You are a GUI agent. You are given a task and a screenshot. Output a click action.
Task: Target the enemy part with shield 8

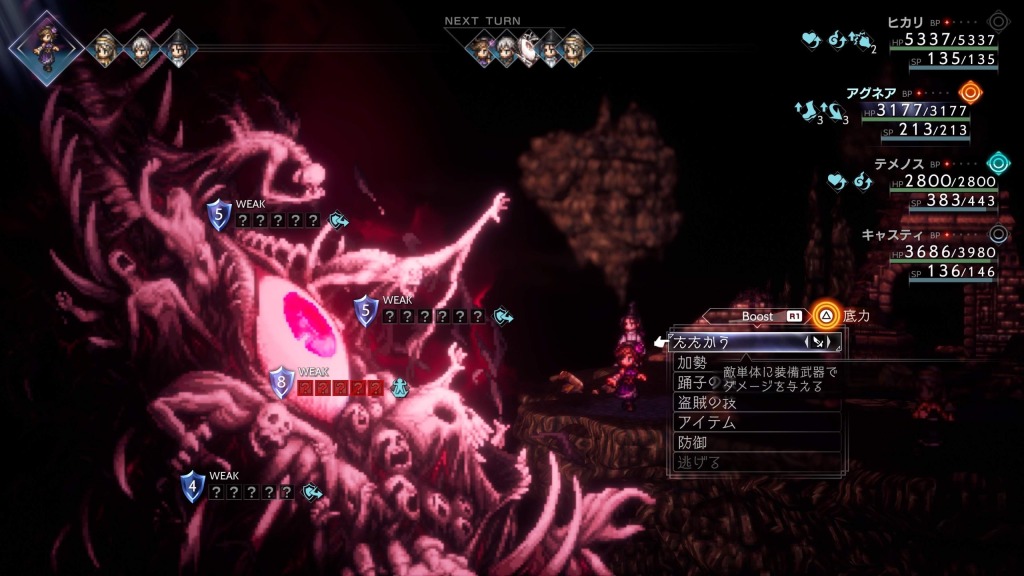[283, 383]
